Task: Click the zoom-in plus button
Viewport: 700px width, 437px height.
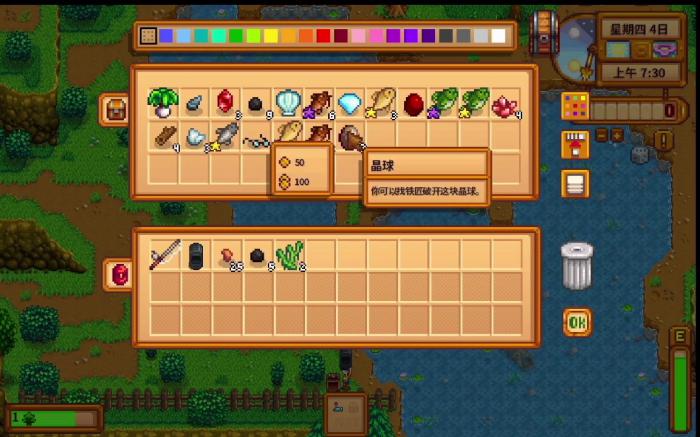Action: click(618, 134)
